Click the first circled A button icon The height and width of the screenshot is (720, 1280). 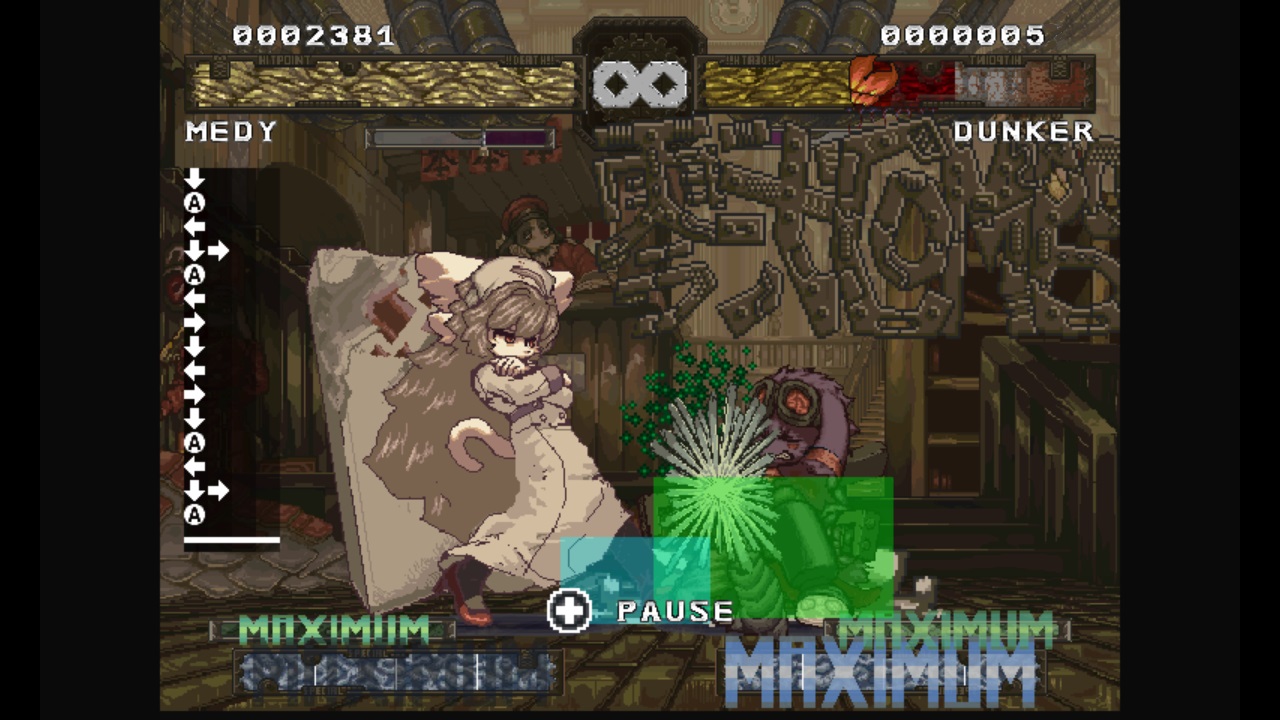point(194,203)
